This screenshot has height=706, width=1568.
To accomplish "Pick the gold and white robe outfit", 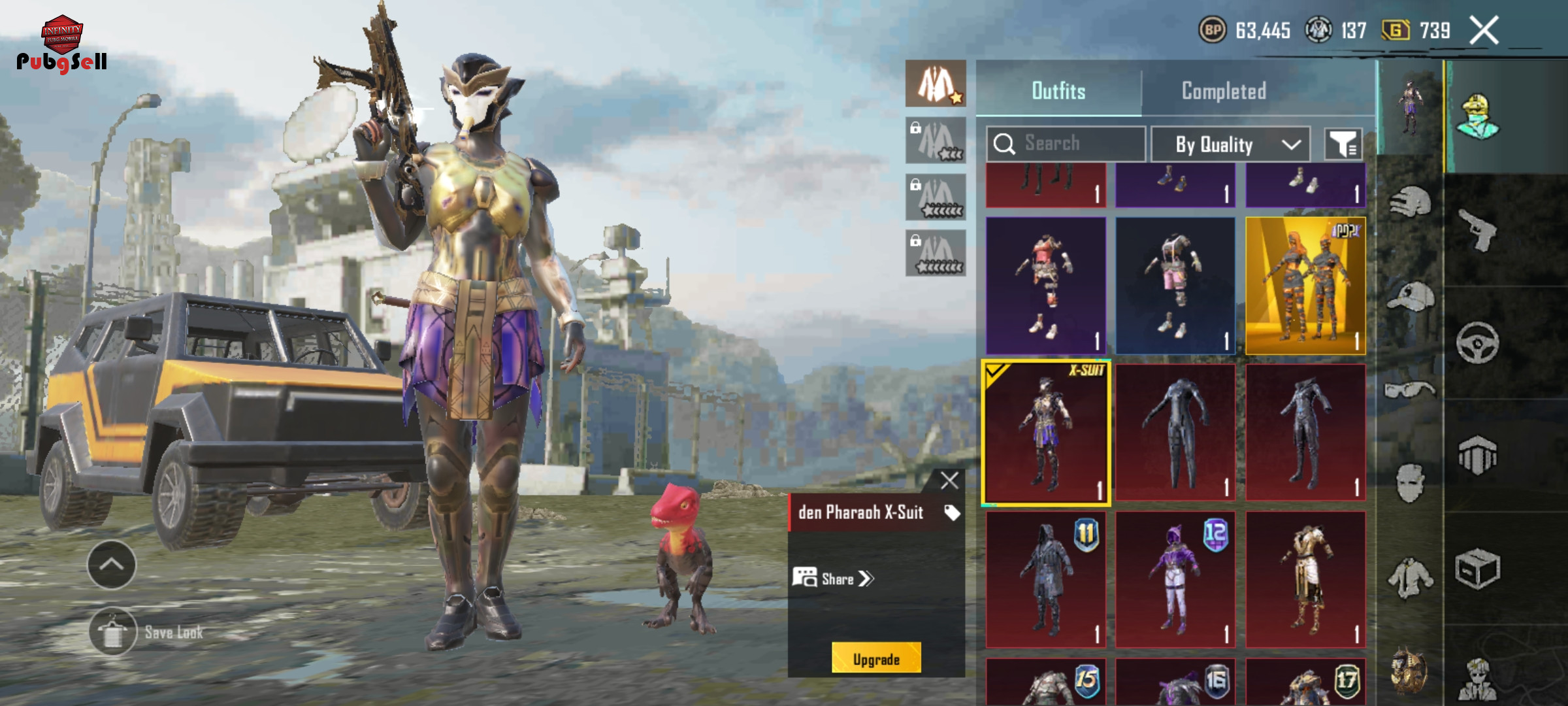I will pyautogui.click(x=1305, y=580).
